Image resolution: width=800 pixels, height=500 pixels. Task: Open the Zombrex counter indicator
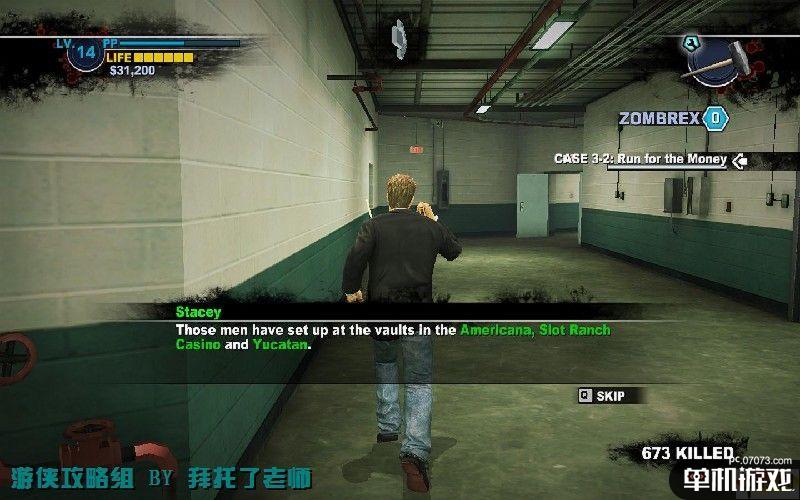pyautogui.click(x=715, y=119)
